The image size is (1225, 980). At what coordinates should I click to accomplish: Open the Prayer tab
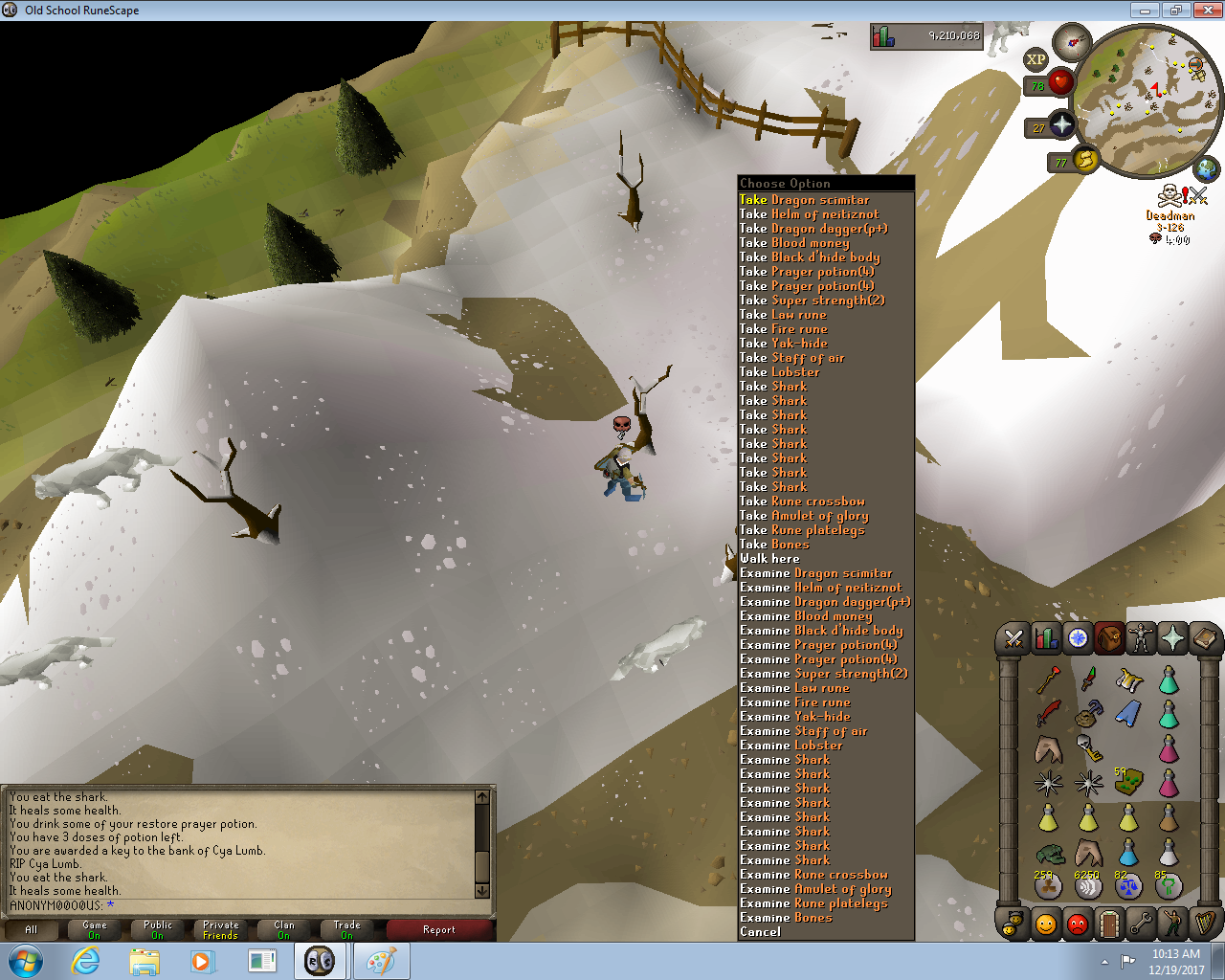[x=1172, y=638]
